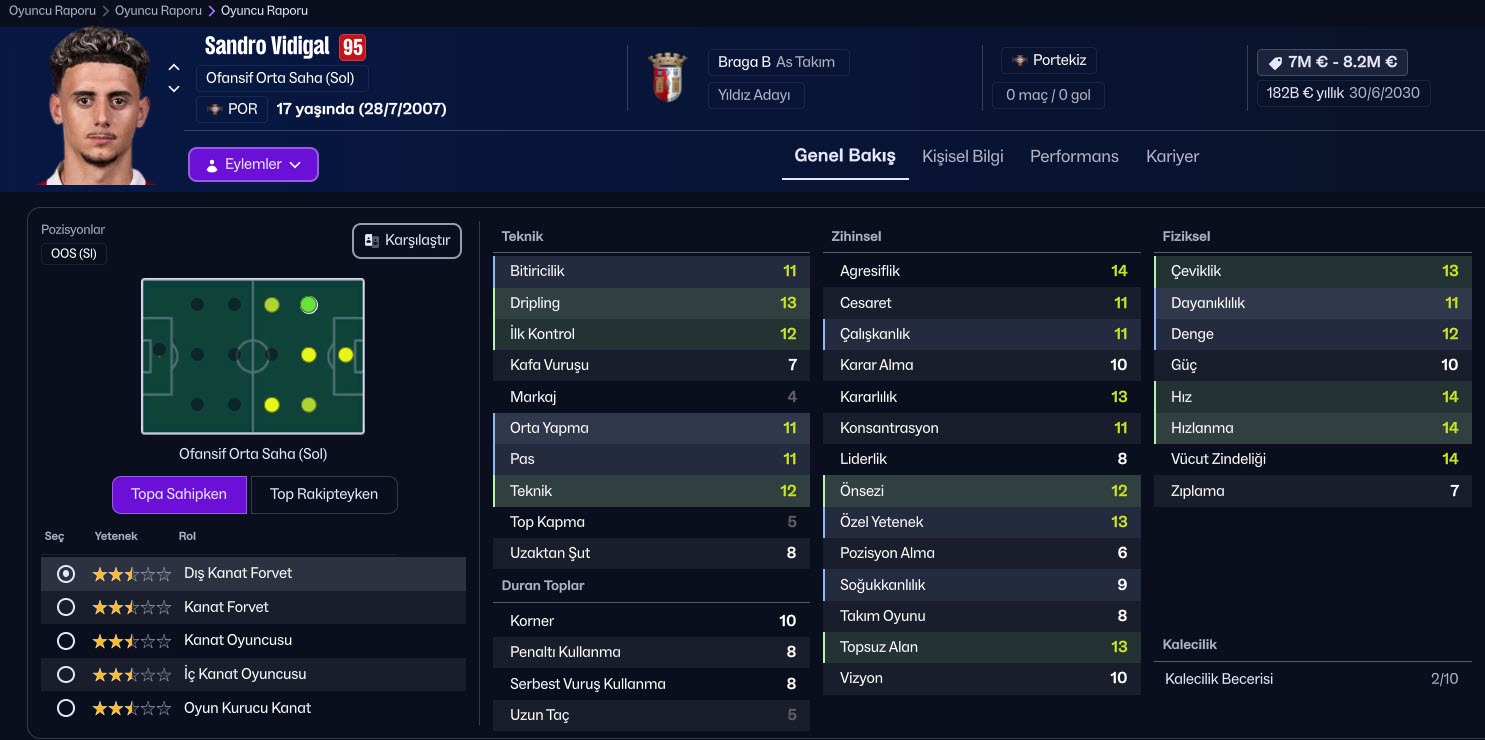The height and width of the screenshot is (740, 1485).
Task: Switch to the Kişisel Bilgi tab
Action: pos(962,156)
